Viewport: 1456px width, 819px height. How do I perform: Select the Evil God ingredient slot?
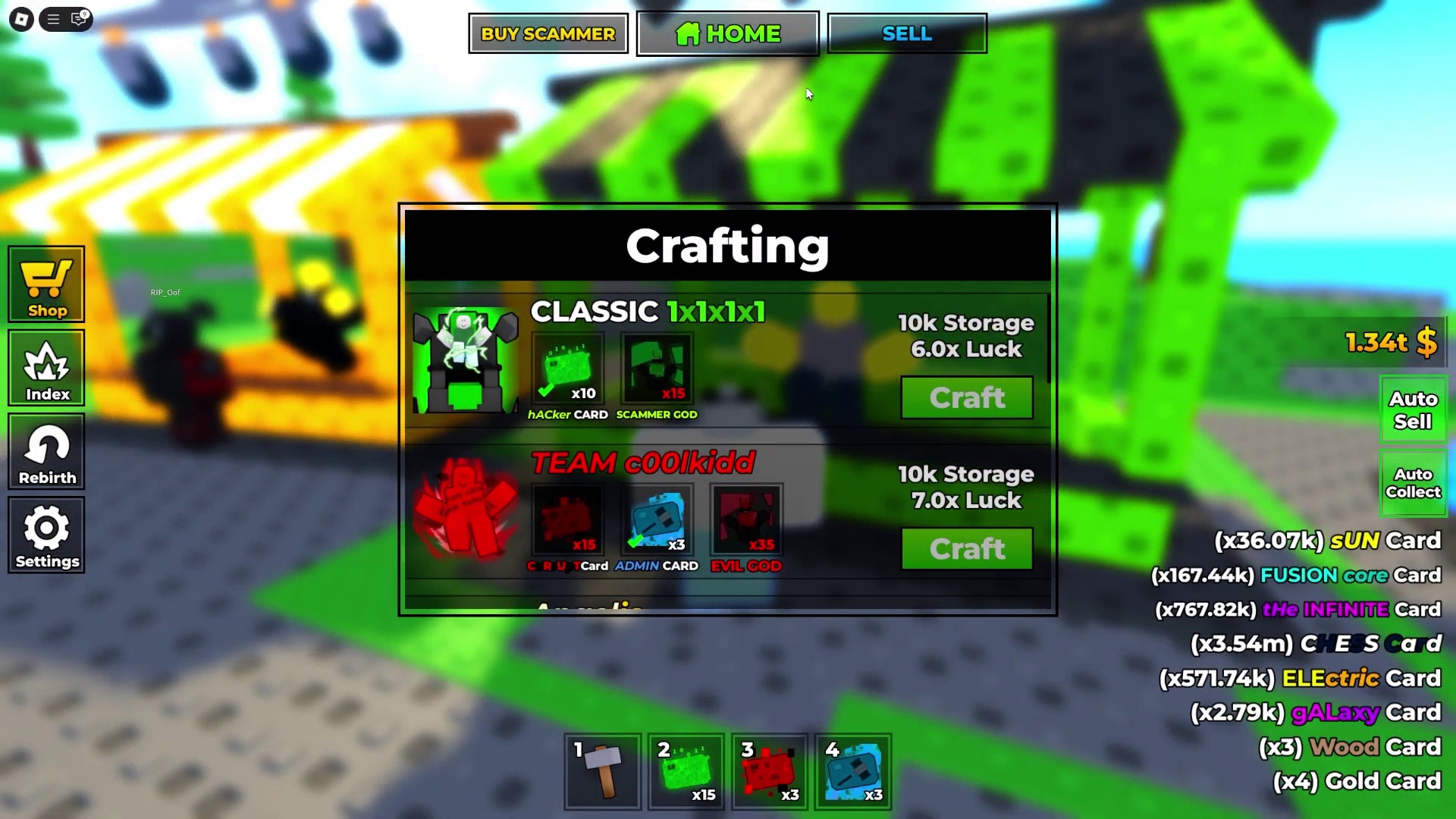(x=746, y=521)
